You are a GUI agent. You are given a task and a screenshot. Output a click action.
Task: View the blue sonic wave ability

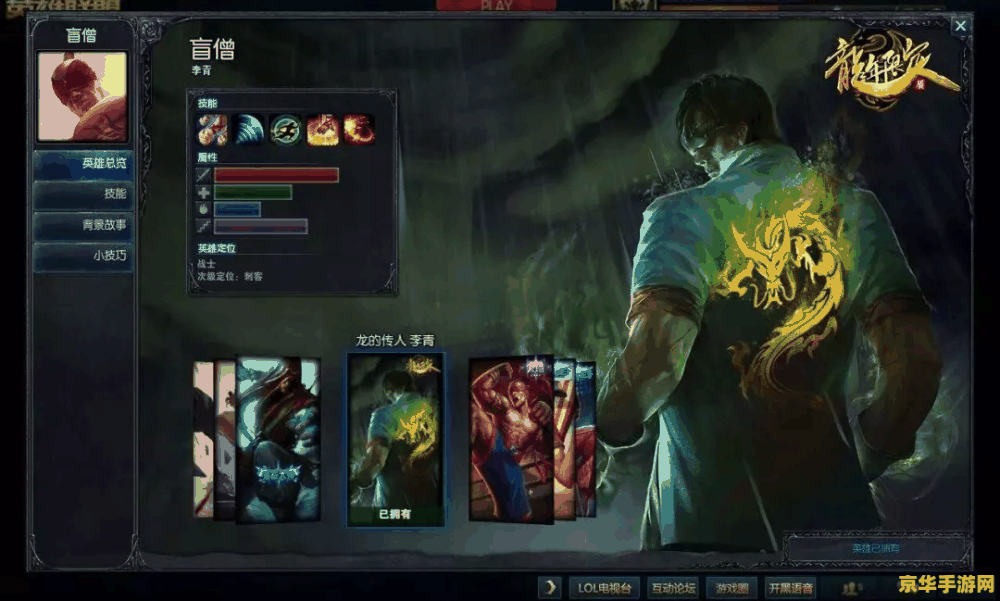pyautogui.click(x=248, y=129)
